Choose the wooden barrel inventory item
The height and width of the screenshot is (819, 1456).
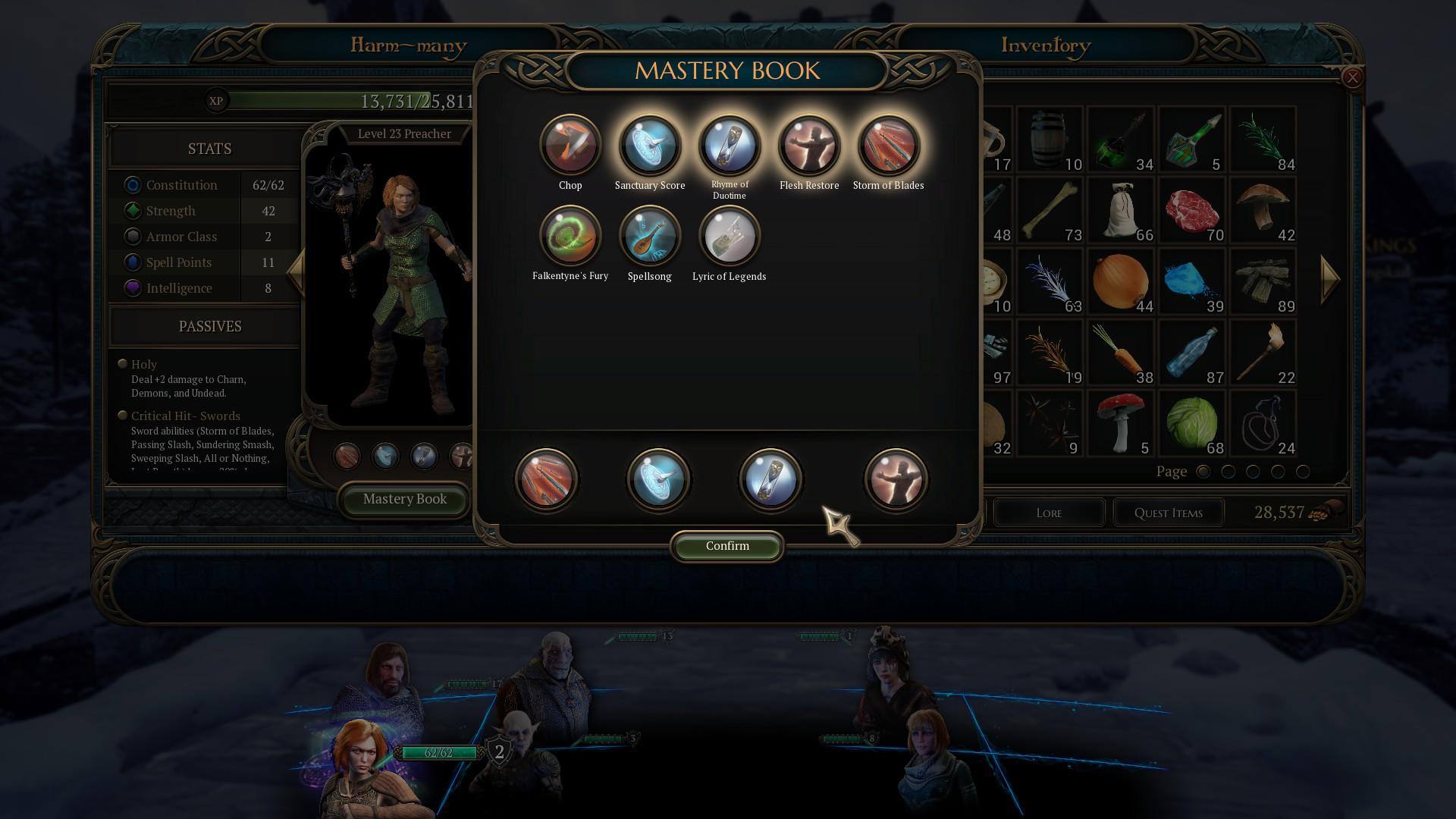tap(1050, 140)
